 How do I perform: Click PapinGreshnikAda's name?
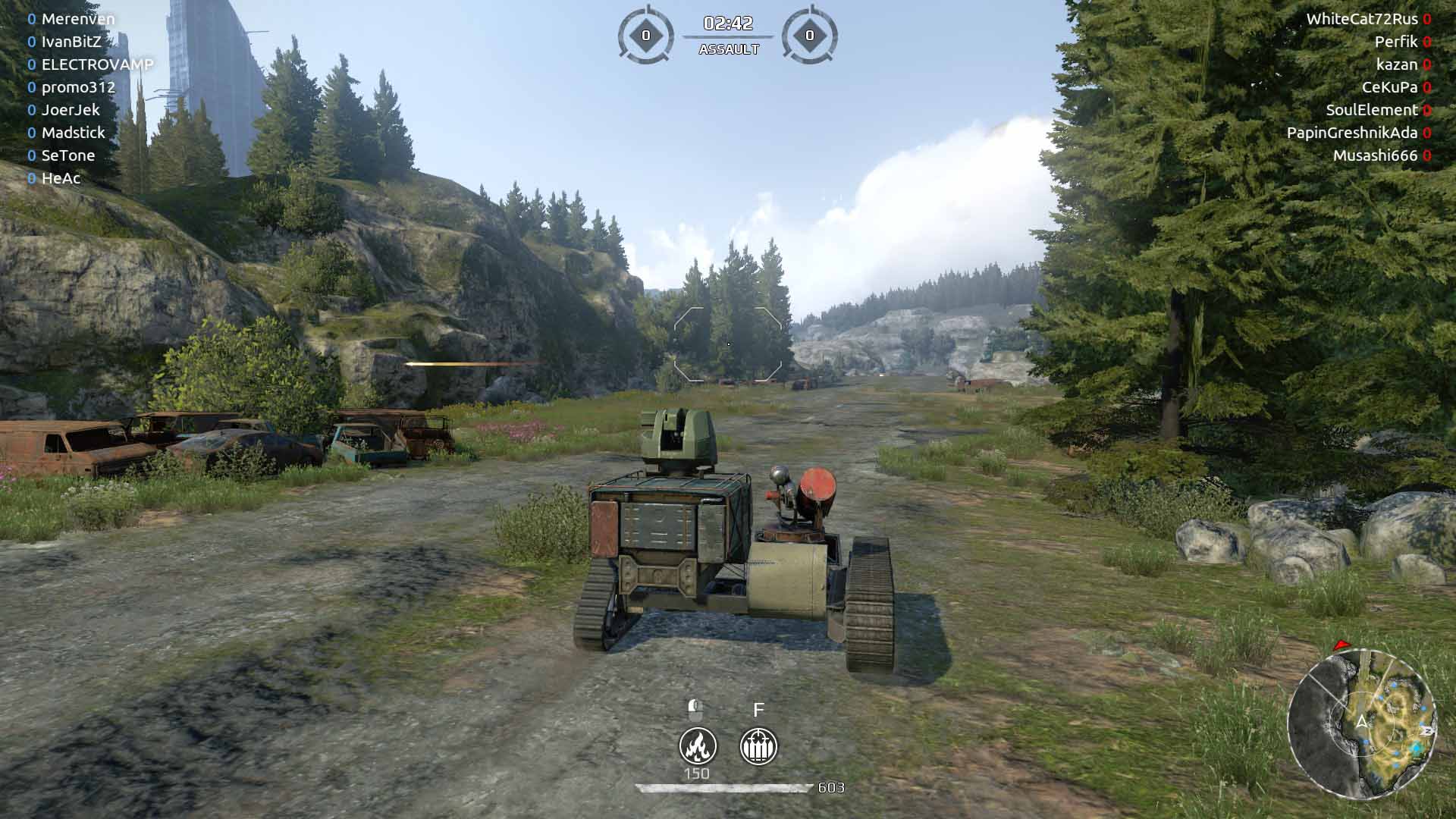(x=1351, y=133)
